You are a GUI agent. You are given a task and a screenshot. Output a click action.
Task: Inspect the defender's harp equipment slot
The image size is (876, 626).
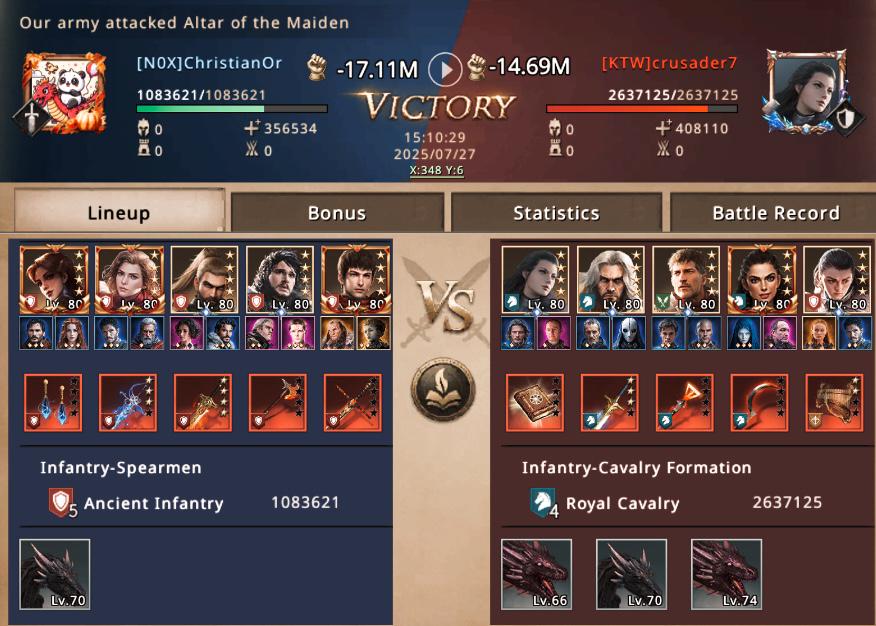(834, 402)
